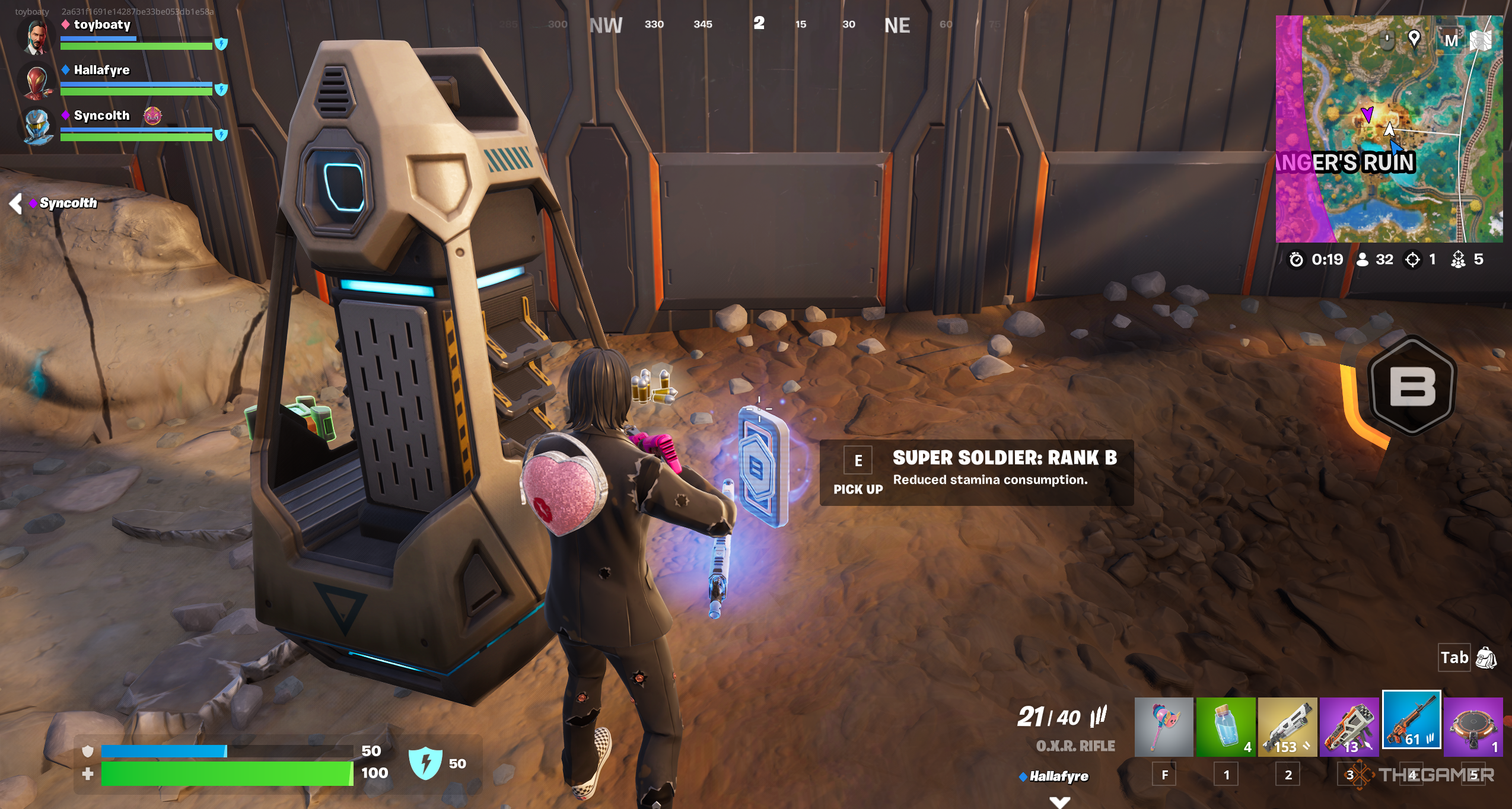The image size is (1512, 809).
Task: Select the pink hammer pickaxe slot
Action: click(1163, 727)
